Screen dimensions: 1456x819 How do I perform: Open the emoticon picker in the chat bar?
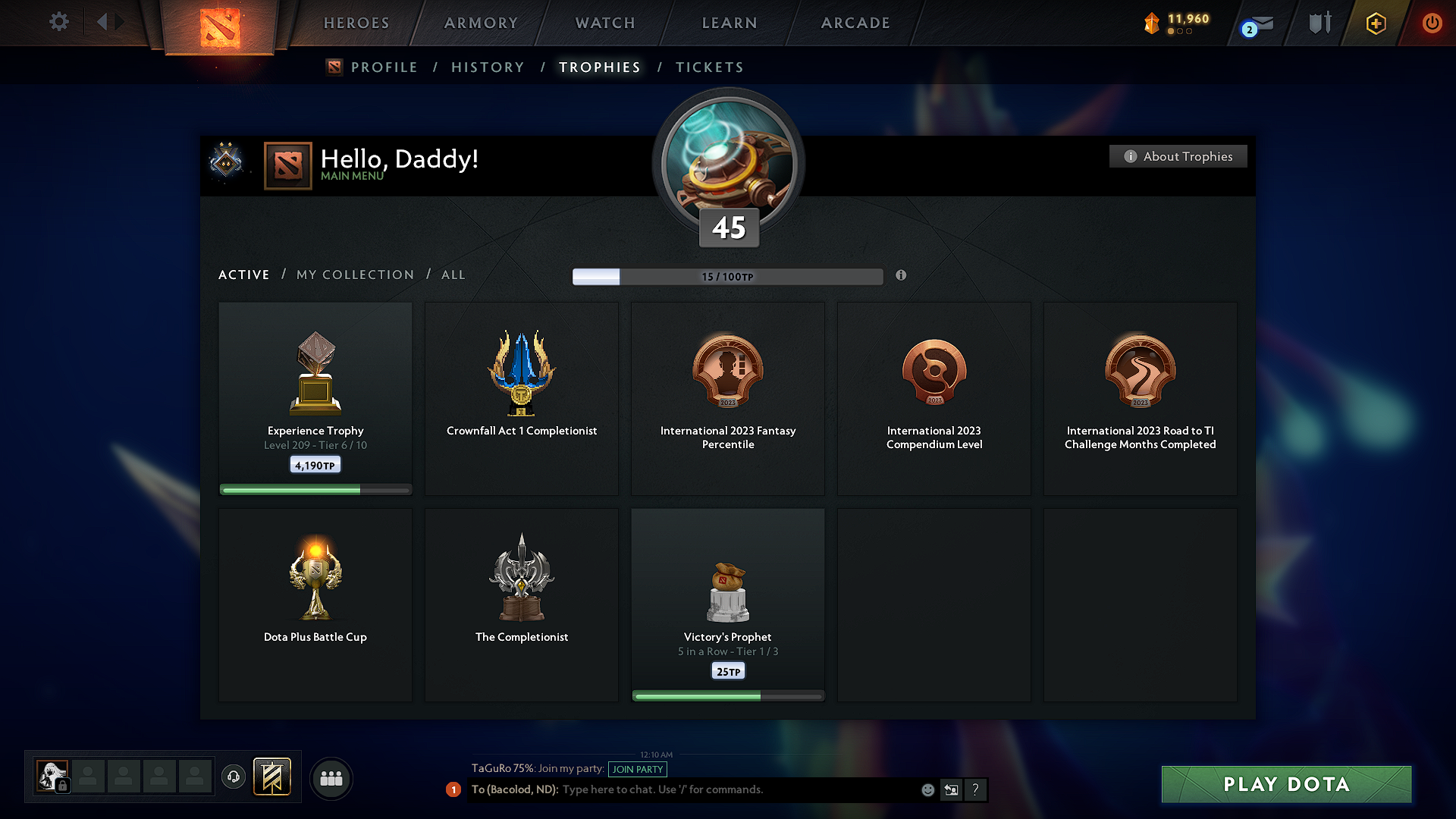coord(927,789)
